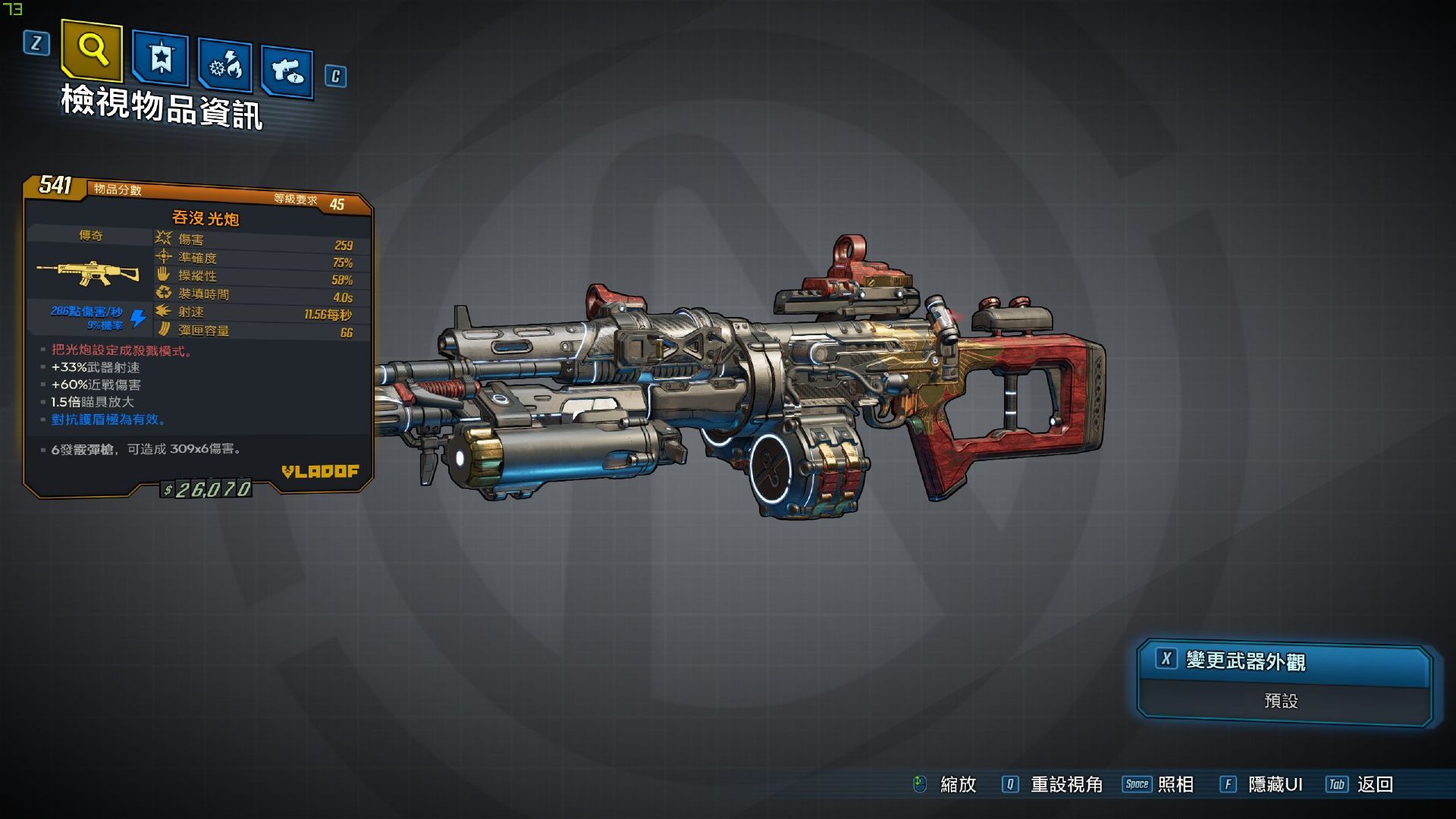Select the magnifying glass inspect tab

(x=92, y=50)
